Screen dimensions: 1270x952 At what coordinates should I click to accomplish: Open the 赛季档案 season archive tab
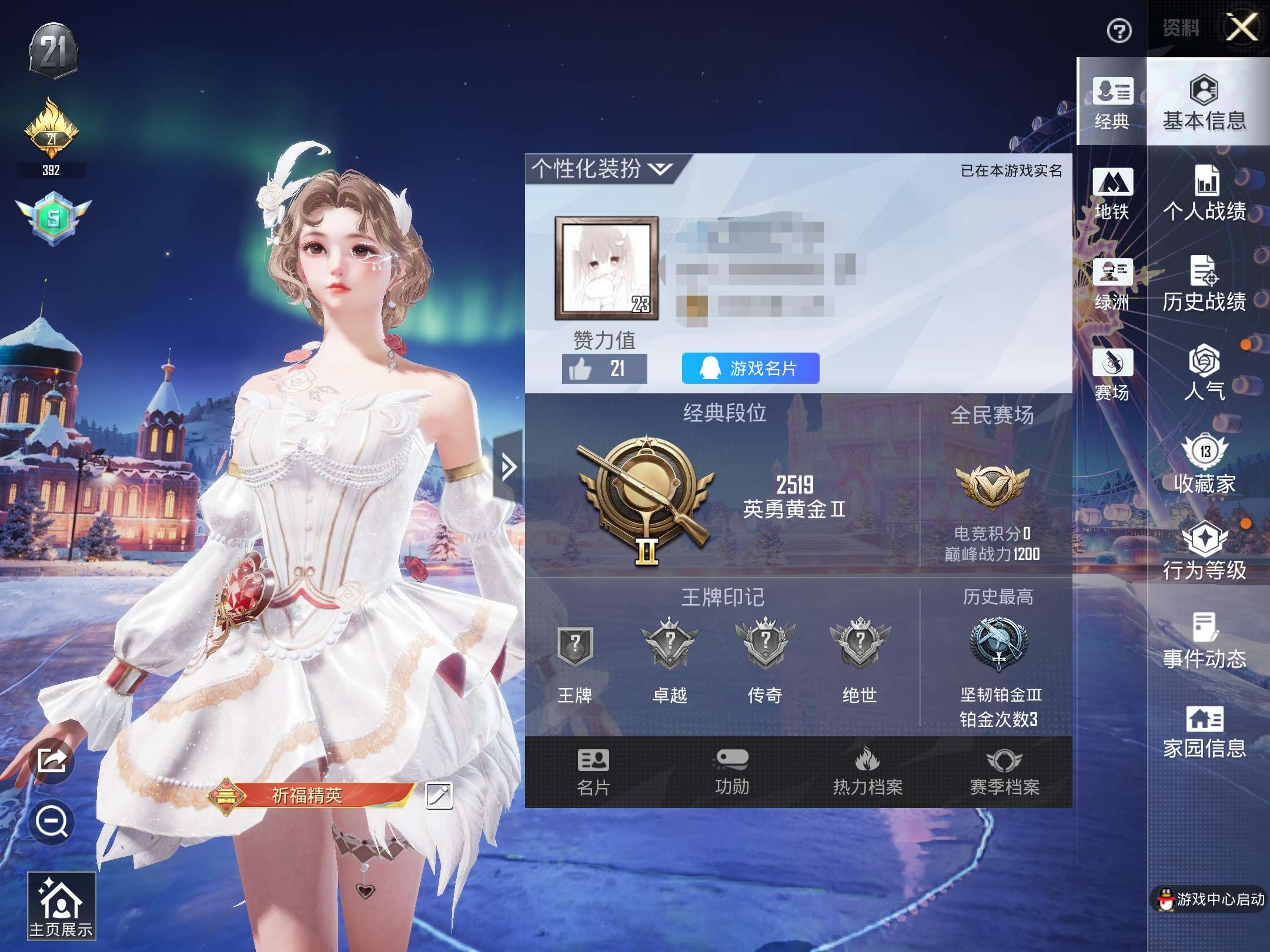tap(1004, 772)
